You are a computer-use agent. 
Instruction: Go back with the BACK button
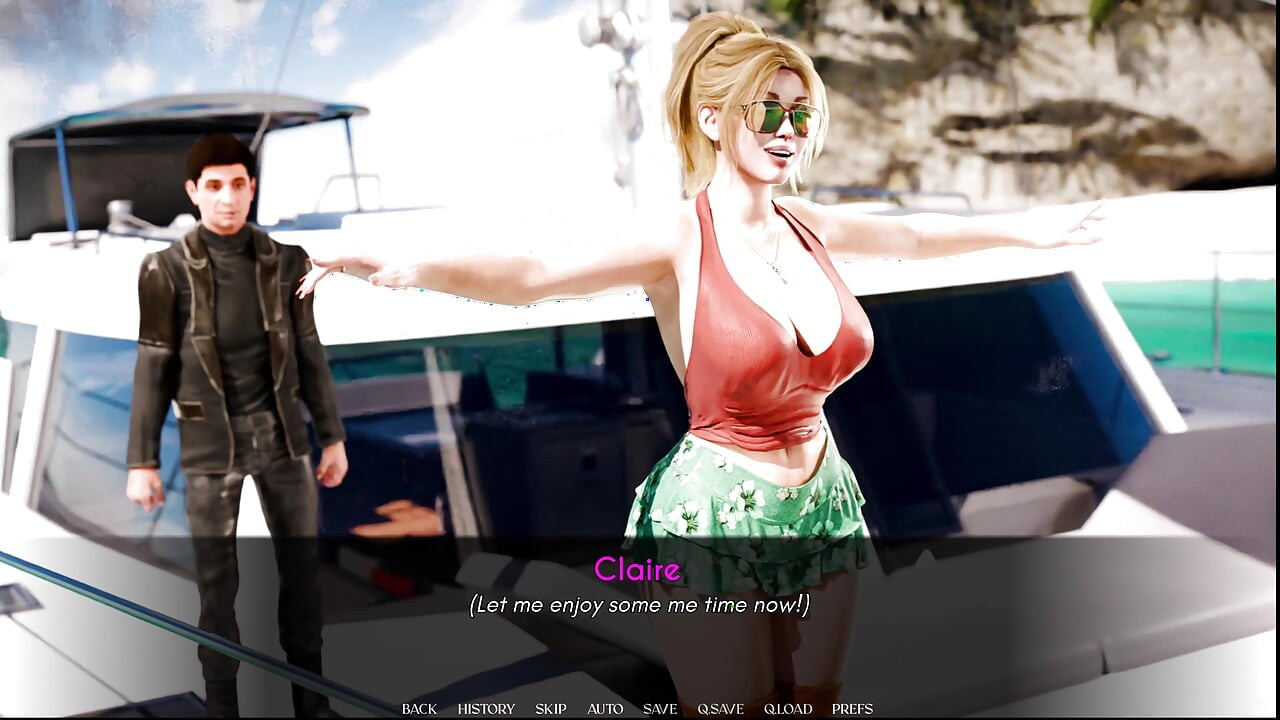click(x=419, y=709)
